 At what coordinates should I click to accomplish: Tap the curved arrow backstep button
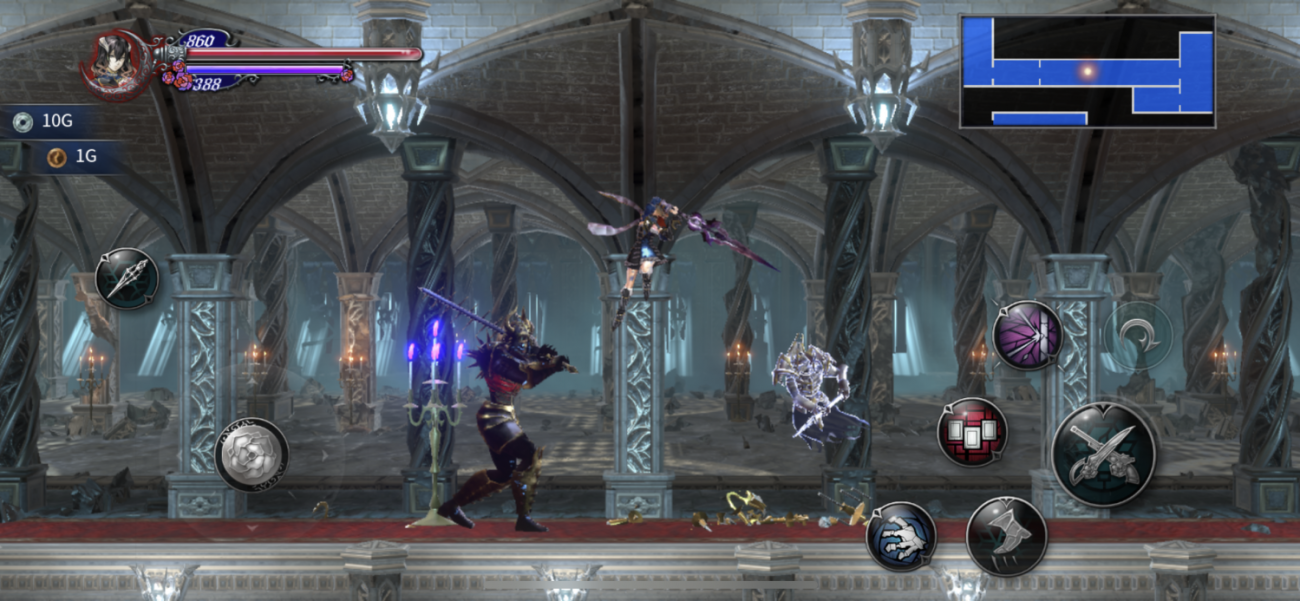pyautogui.click(x=1137, y=335)
